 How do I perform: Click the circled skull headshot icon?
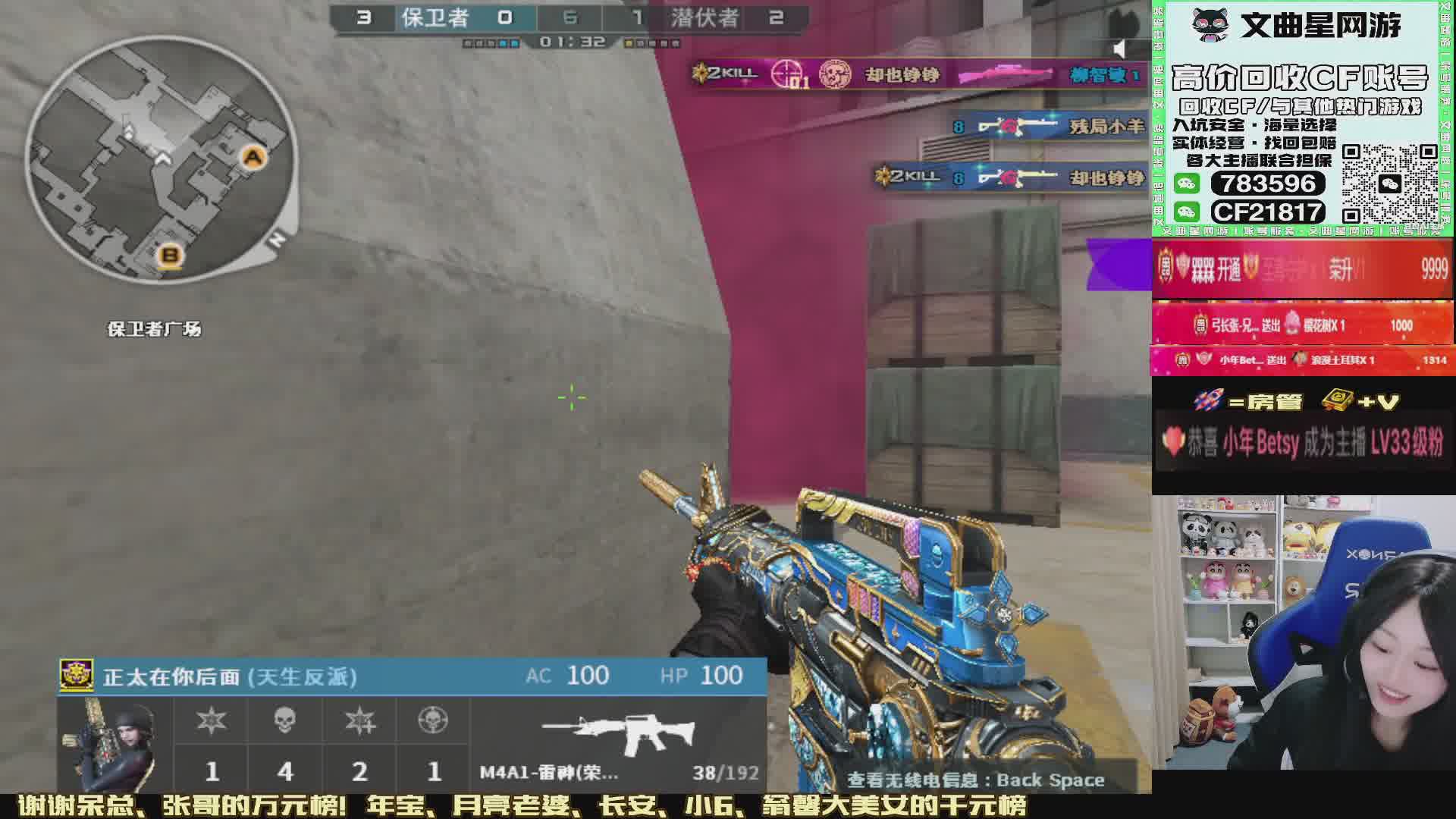click(433, 720)
